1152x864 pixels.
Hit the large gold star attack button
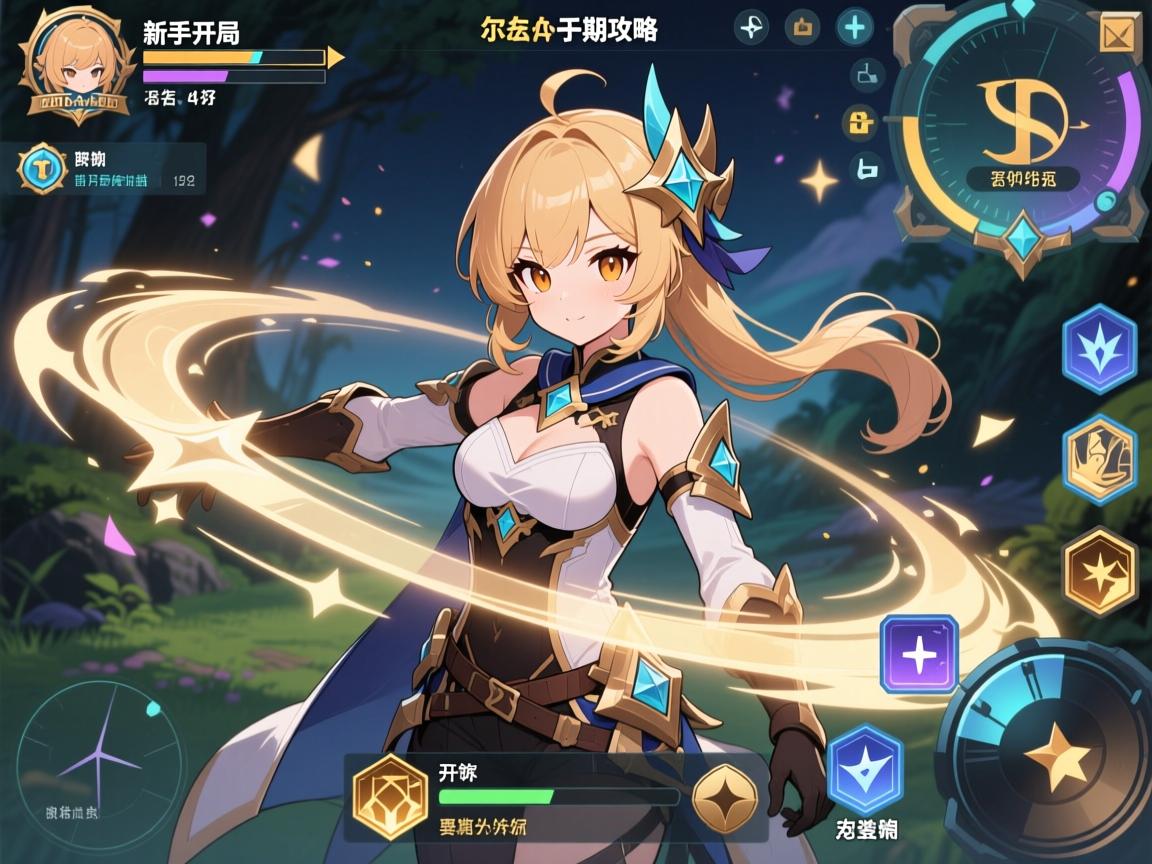click(1058, 754)
